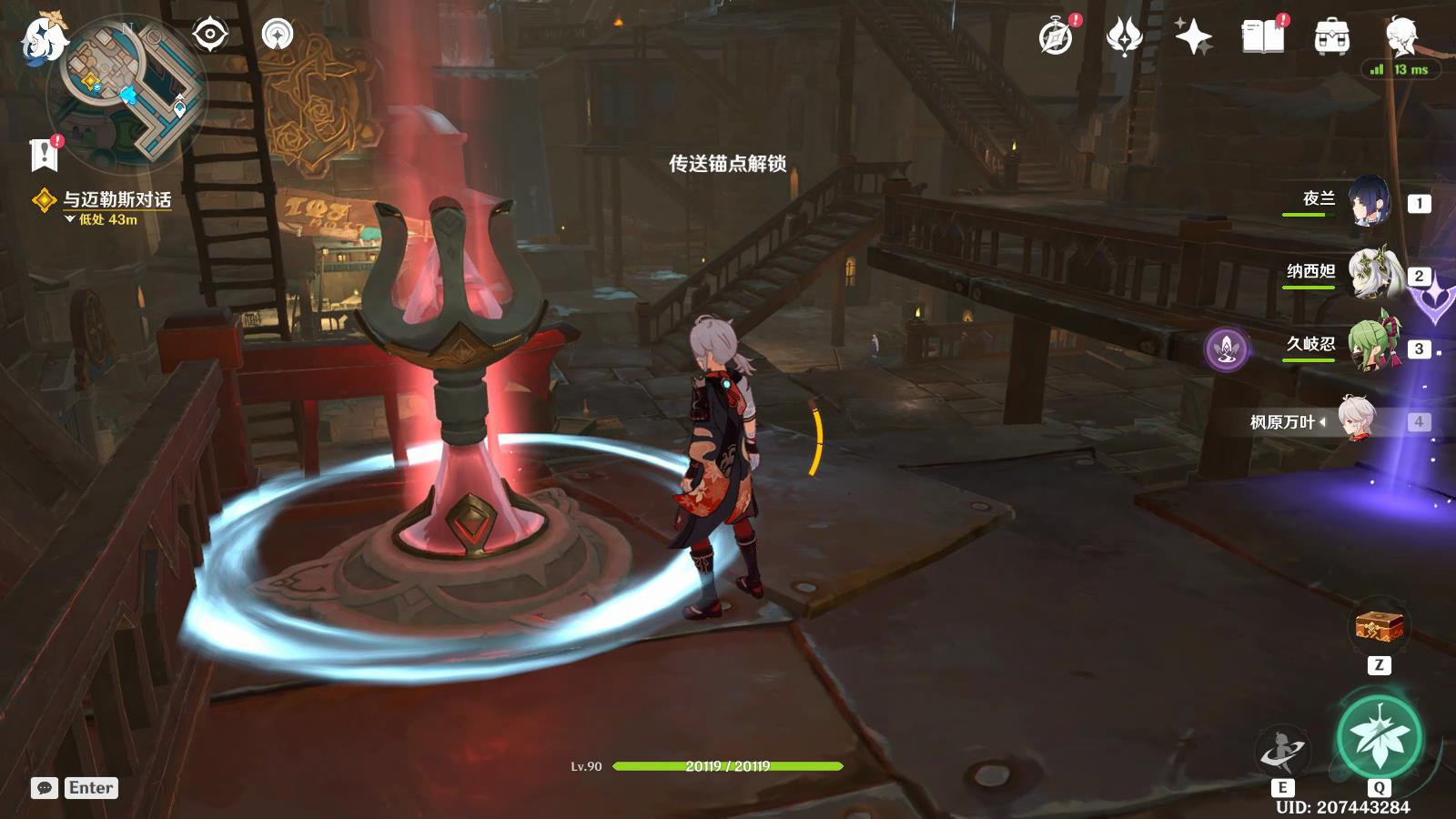Switch active character to 纳西妲

coord(1370,275)
